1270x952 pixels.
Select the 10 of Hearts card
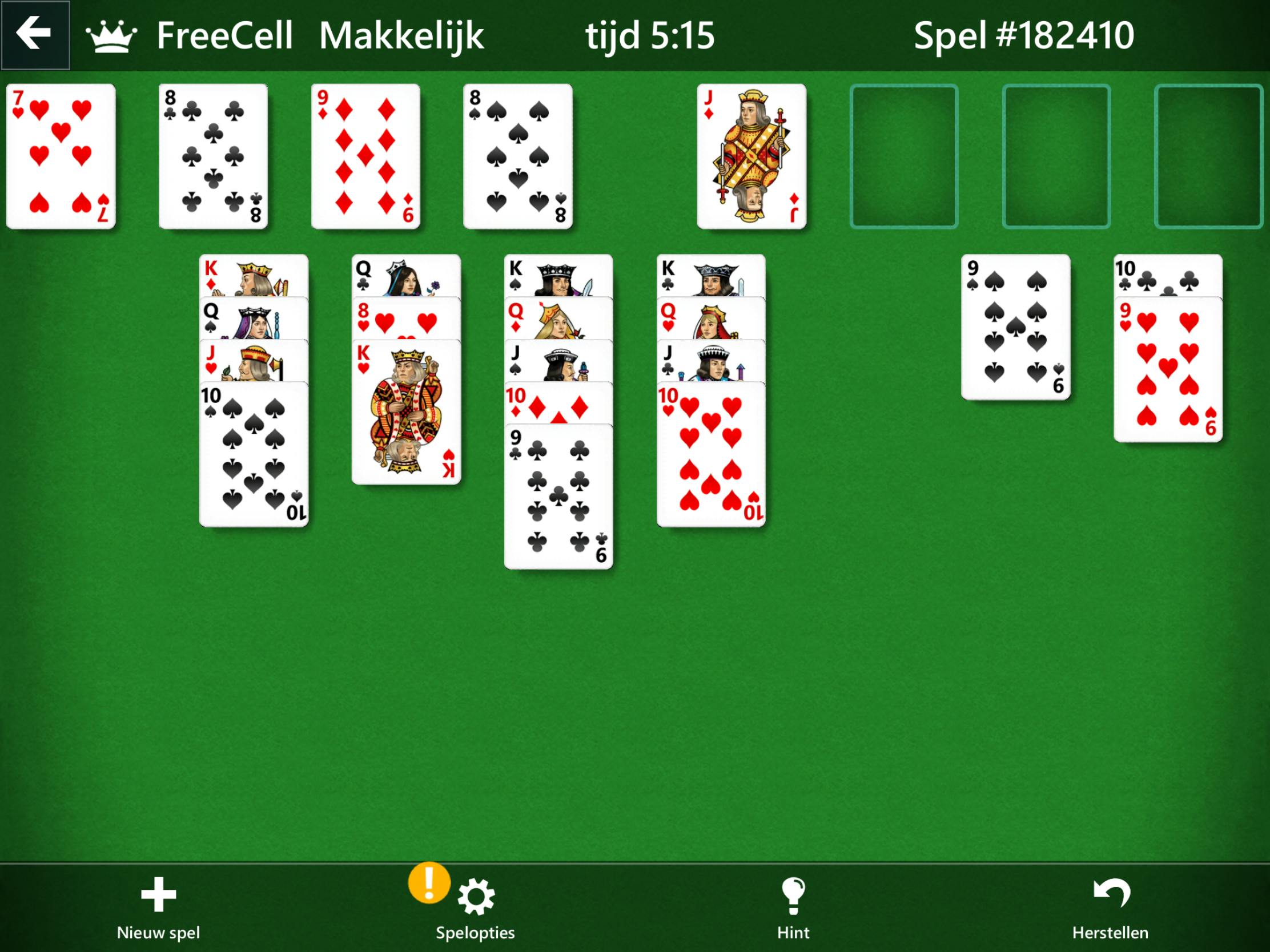(712, 453)
